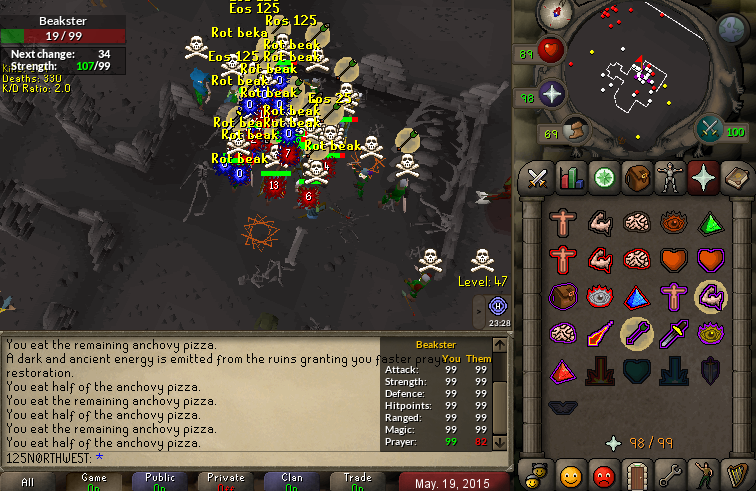756x491 pixels.
Task: Toggle quick-prayers using the prayer orb
Action: point(551,96)
